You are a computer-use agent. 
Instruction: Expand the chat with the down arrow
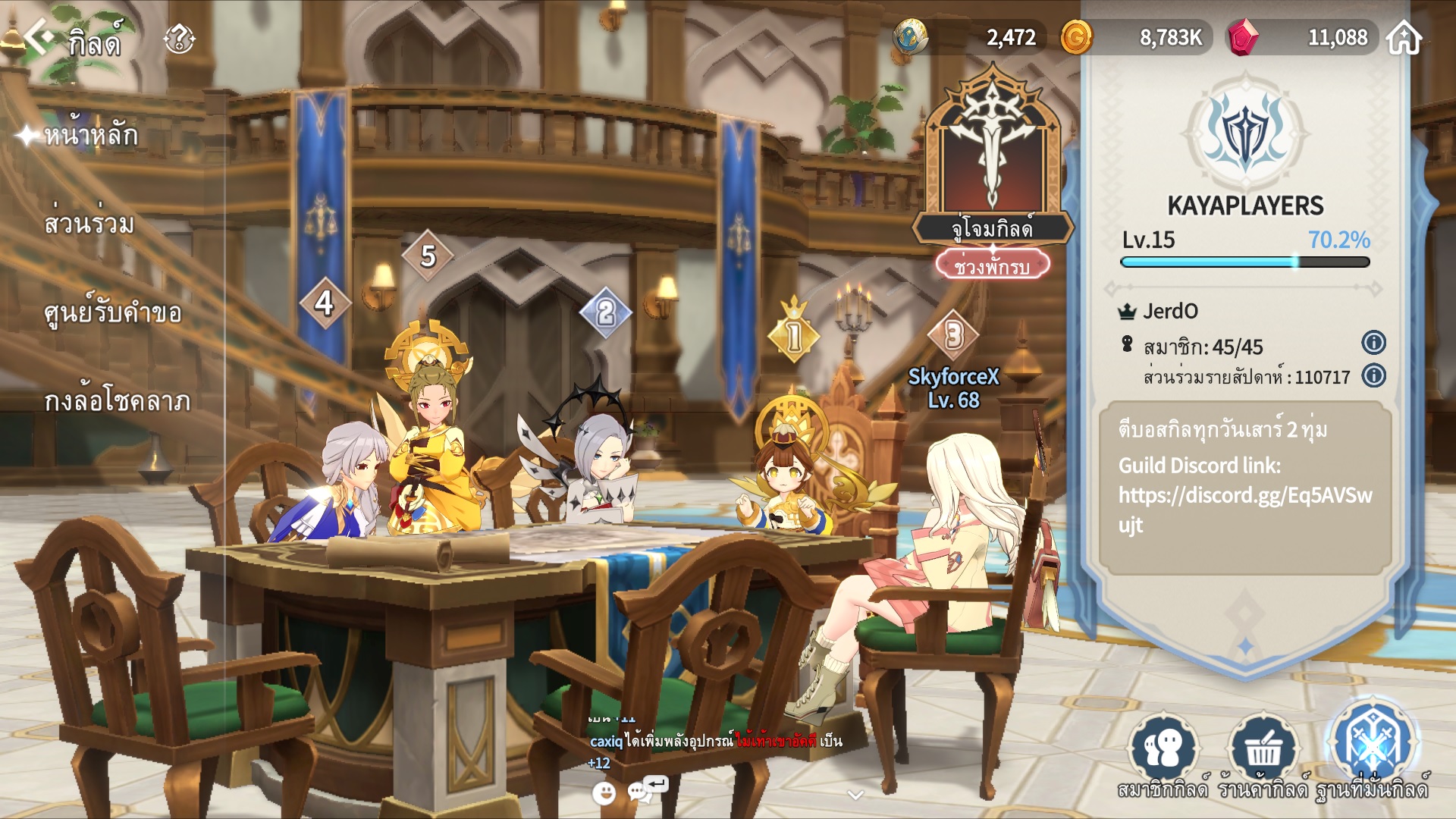click(855, 795)
